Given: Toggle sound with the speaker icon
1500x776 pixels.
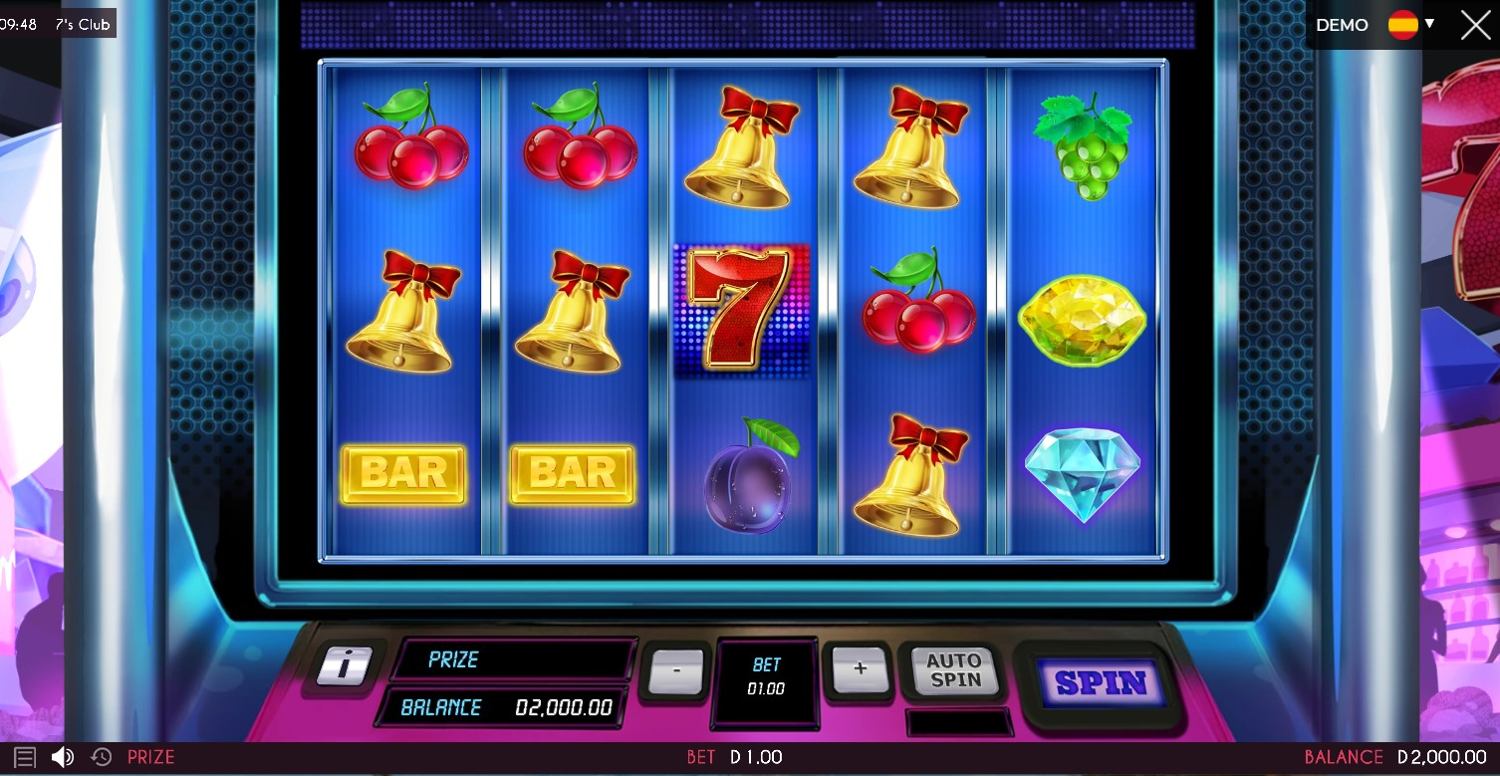Looking at the screenshot, I should click(62, 757).
